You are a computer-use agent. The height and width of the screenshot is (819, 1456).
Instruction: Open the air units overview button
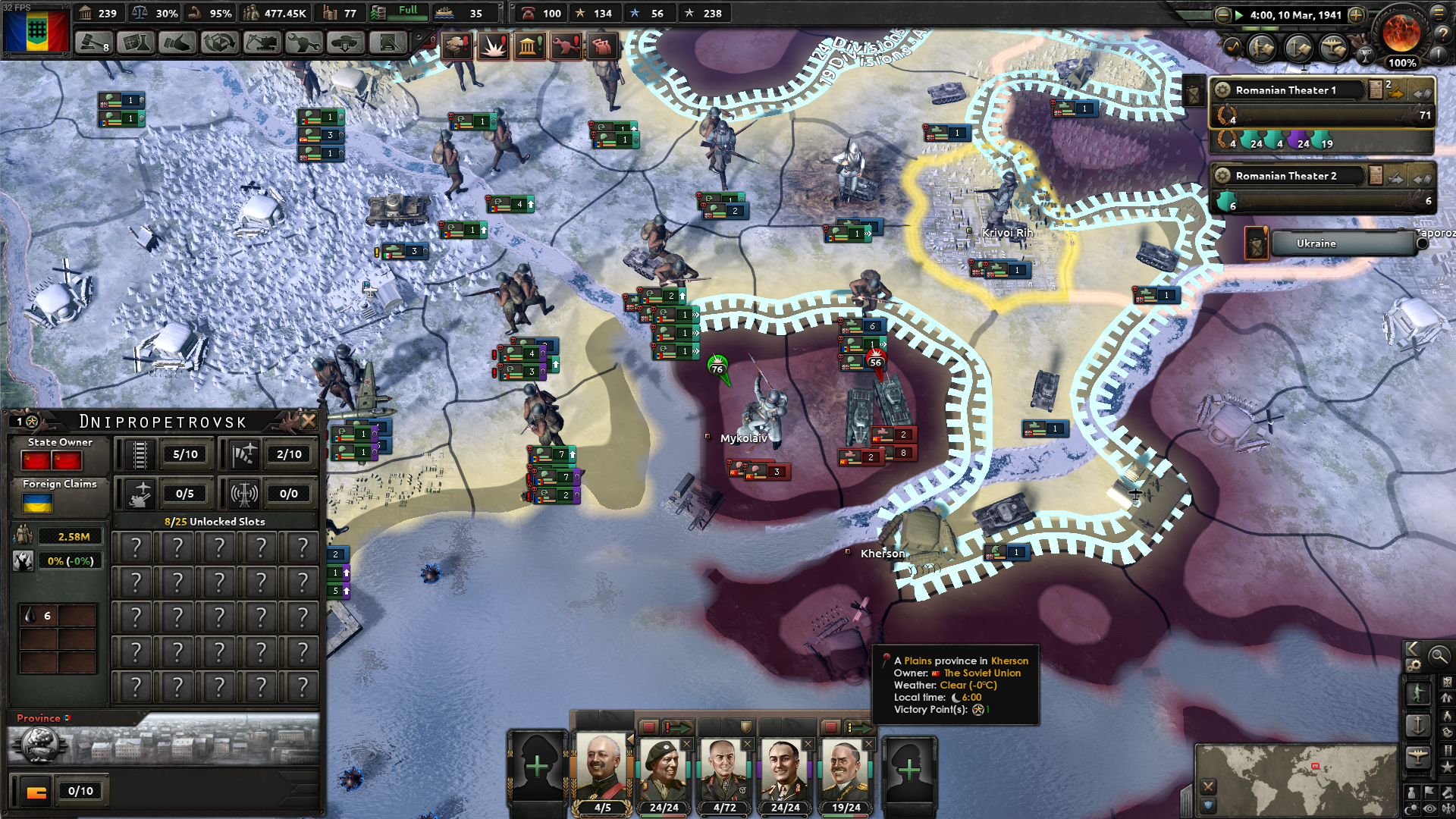pyautogui.click(x=1417, y=756)
